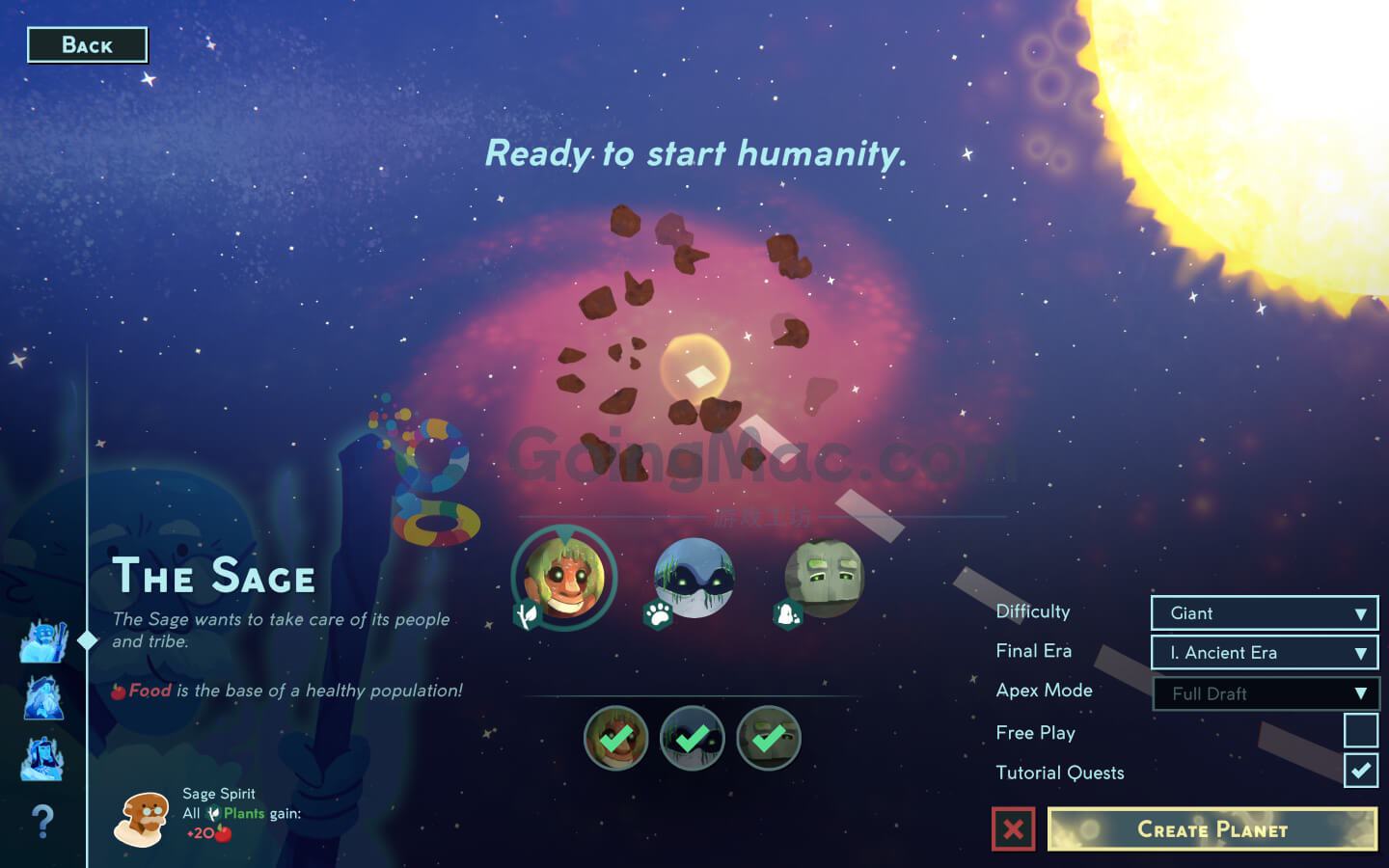This screenshot has width=1389, height=868.
Task: Go back using the Back button
Action: point(87,45)
